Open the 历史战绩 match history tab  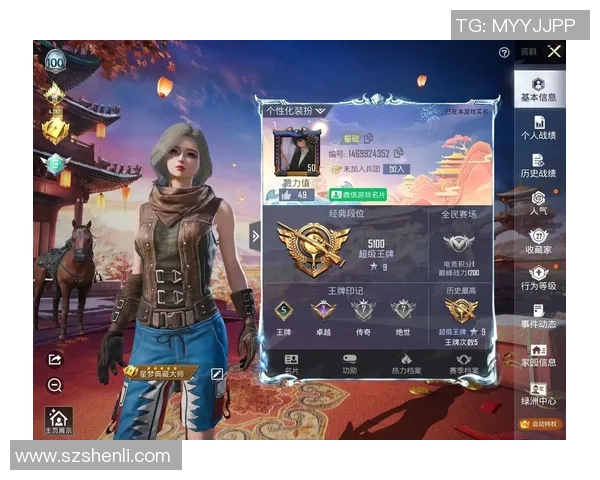coord(538,166)
